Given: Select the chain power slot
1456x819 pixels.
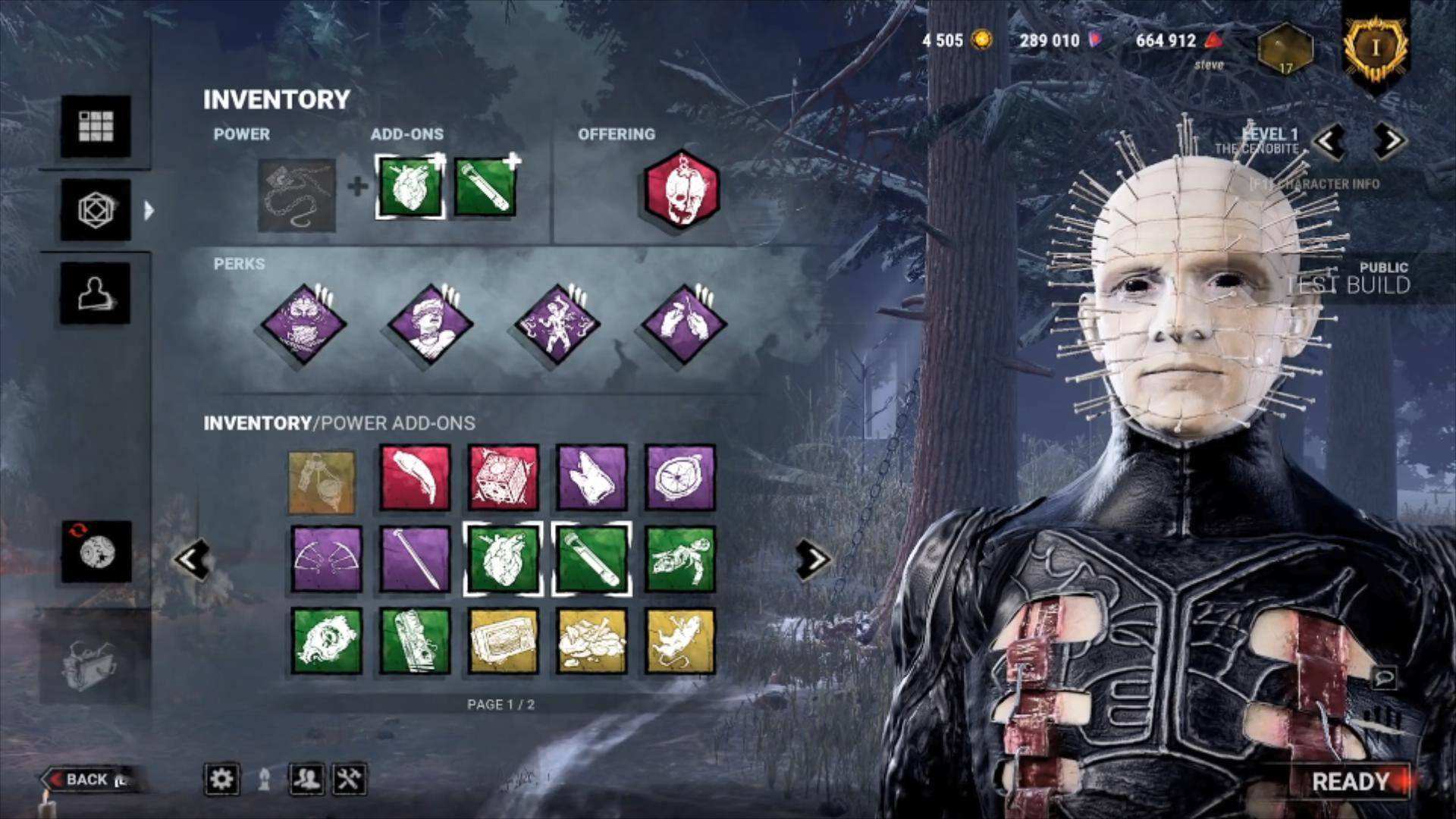Looking at the screenshot, I should tap(297, 195).
